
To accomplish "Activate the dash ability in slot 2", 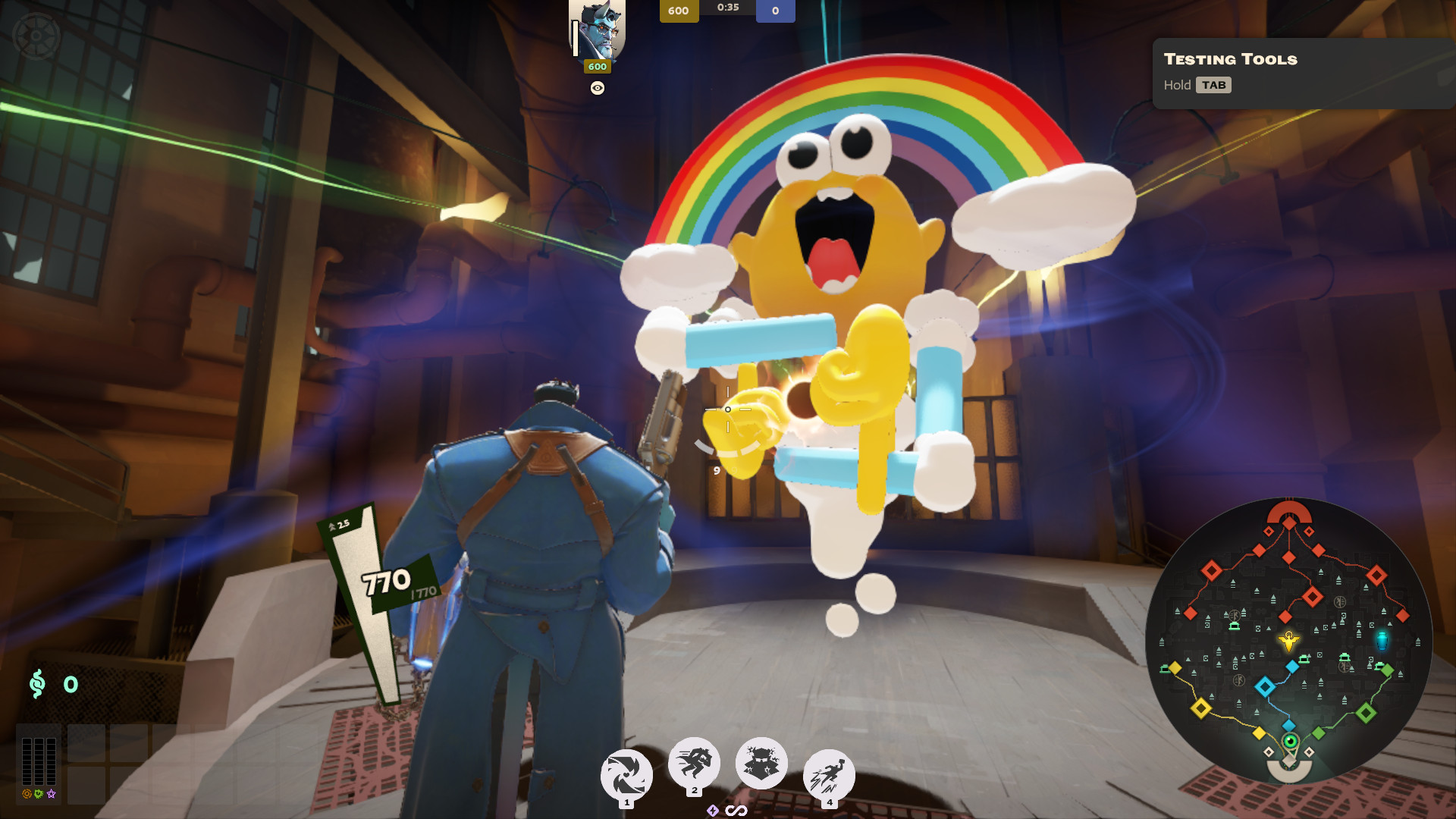I will pos(693,764).
